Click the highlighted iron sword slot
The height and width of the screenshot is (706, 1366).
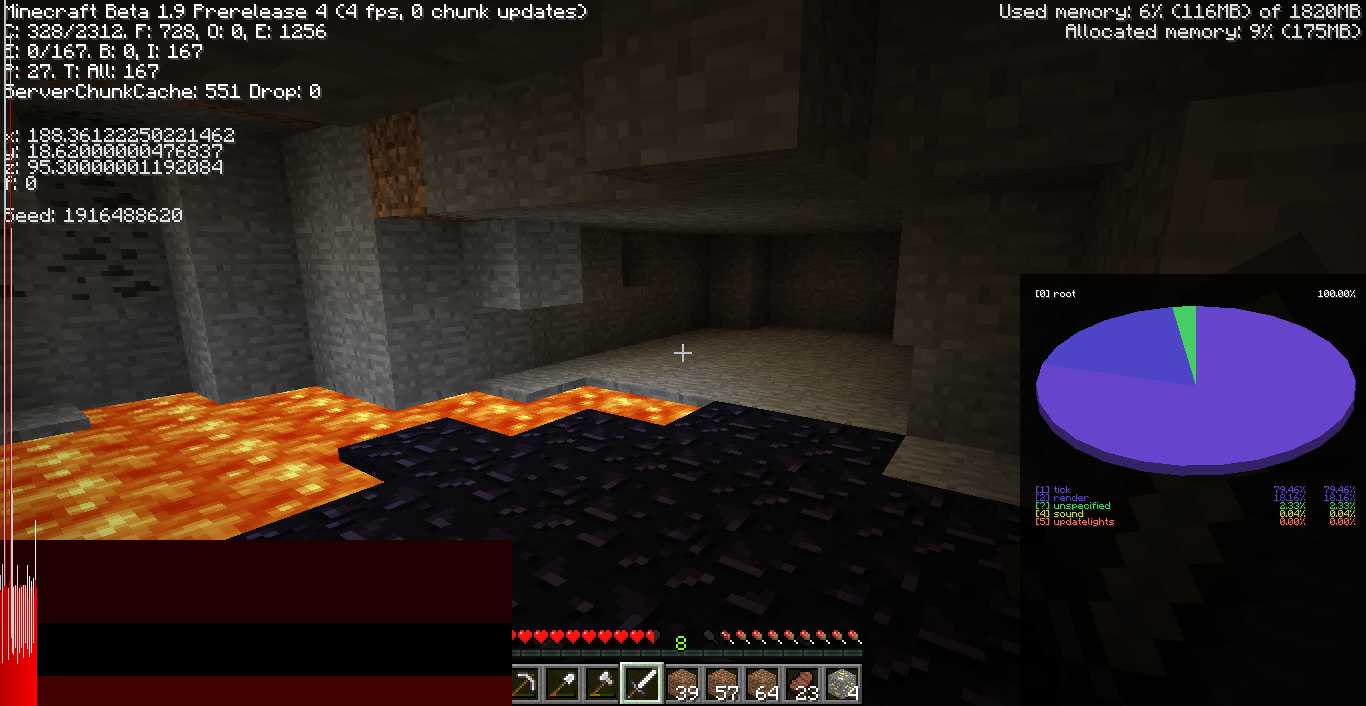coord(642,684)
